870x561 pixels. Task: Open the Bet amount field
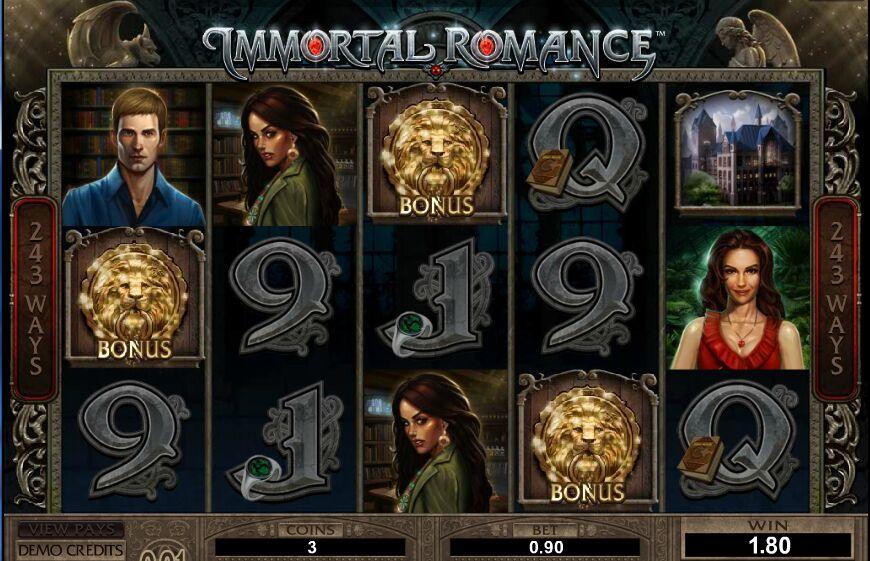point(545,547)
